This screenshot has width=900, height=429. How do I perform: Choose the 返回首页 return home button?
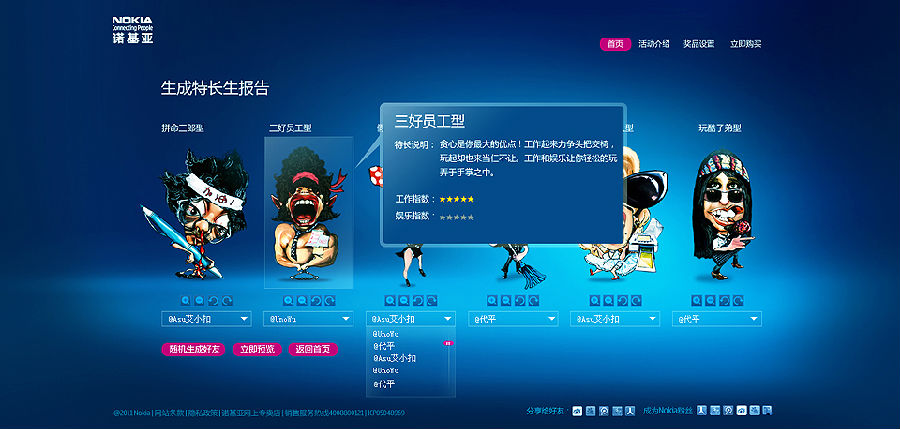point(313,349)
